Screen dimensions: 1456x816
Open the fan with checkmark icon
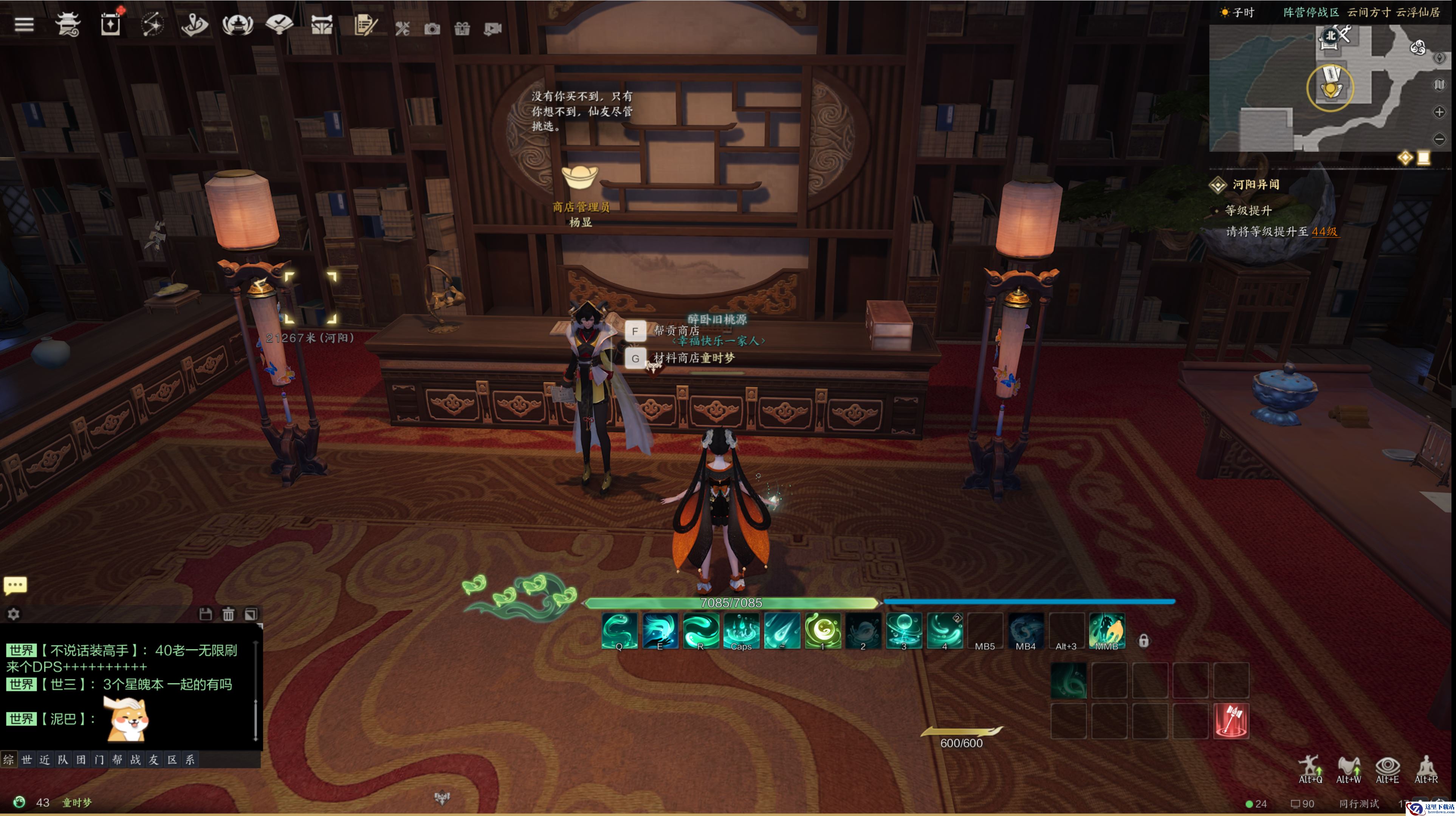[x=279, y=24]
